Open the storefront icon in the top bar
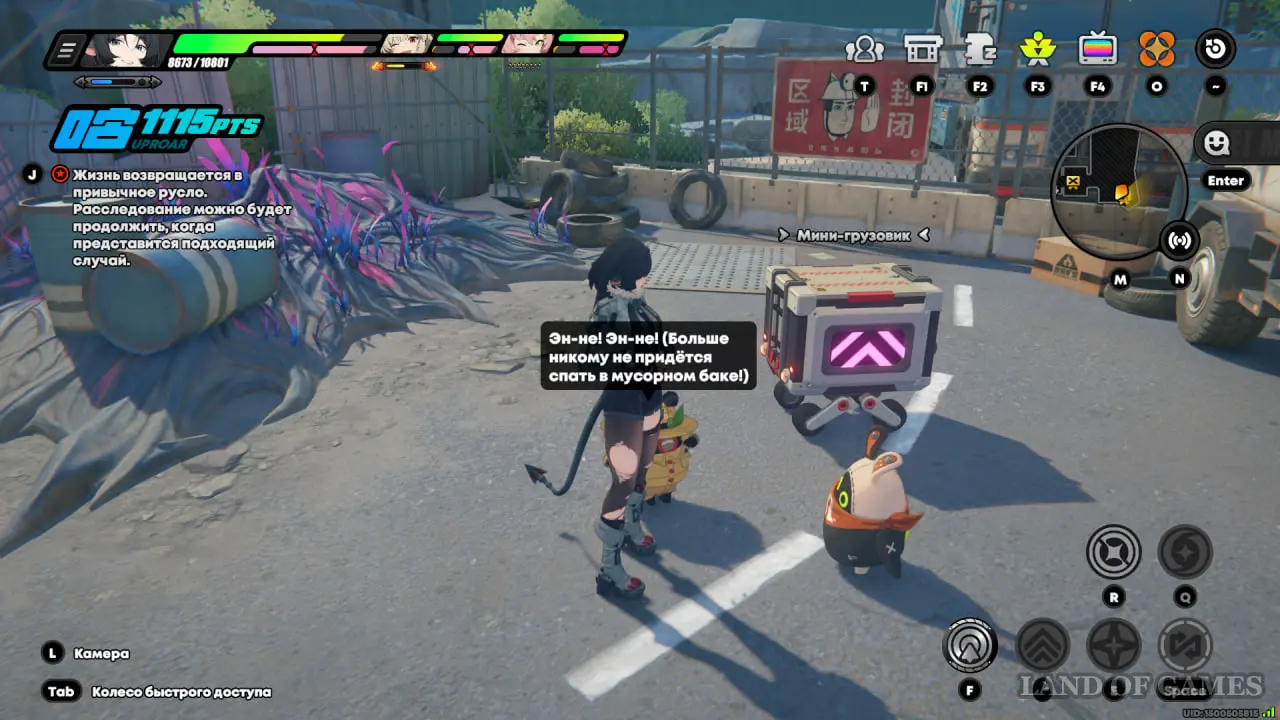Viewport: 1280px width, 720px height. 922,49
